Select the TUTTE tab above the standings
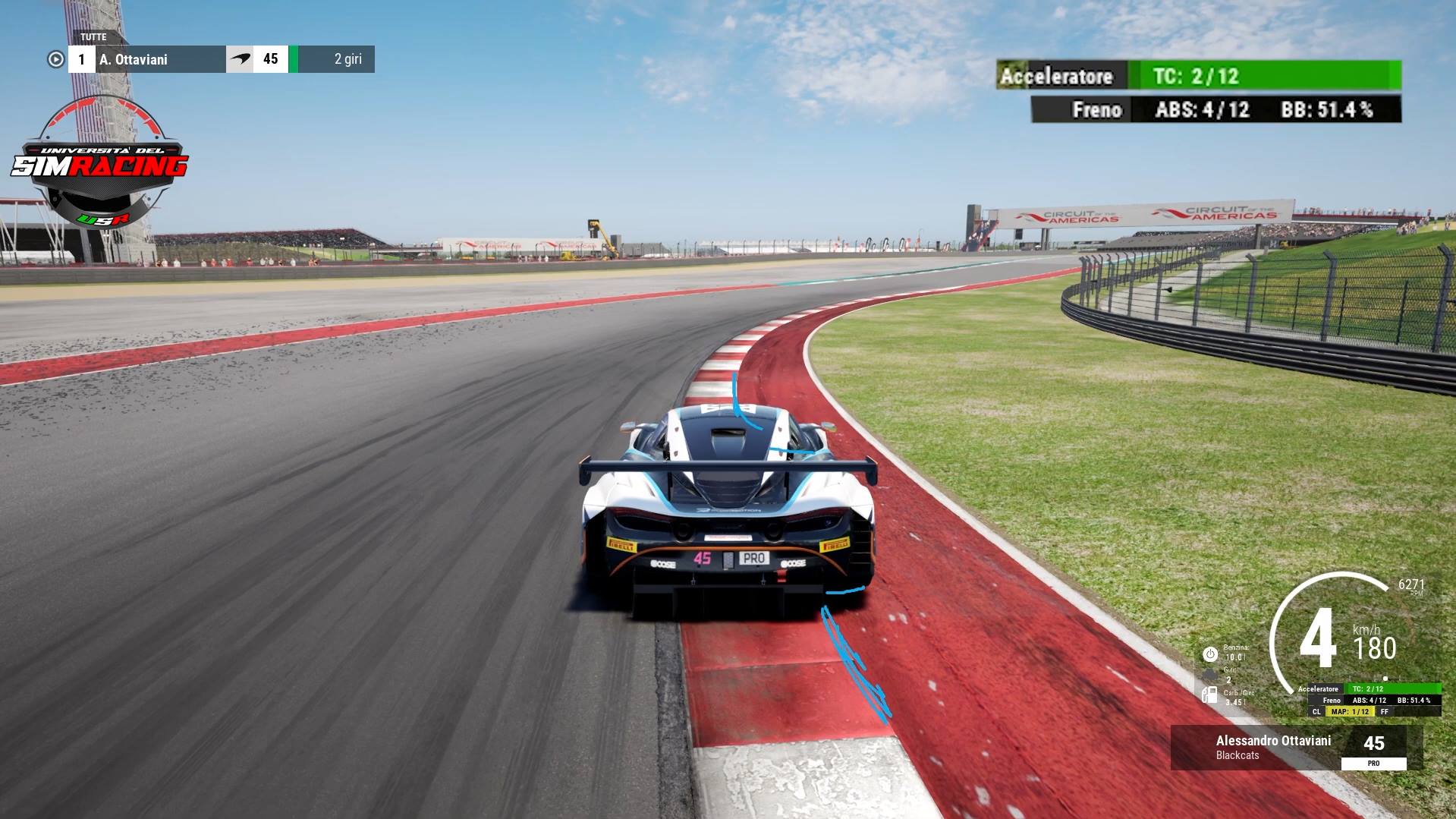 pos(93,36)
